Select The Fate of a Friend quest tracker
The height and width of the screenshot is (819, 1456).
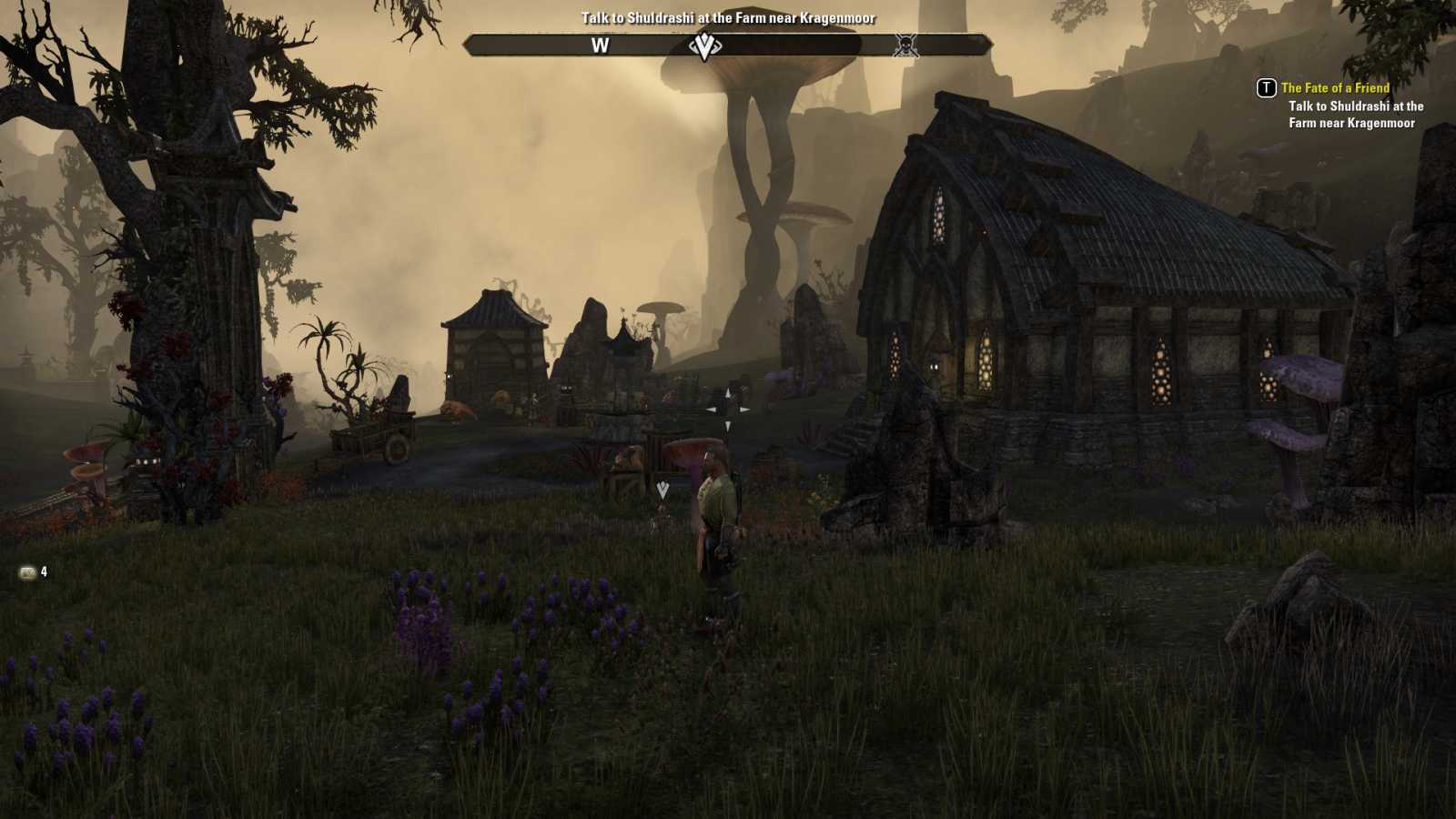click(1335, 88)
